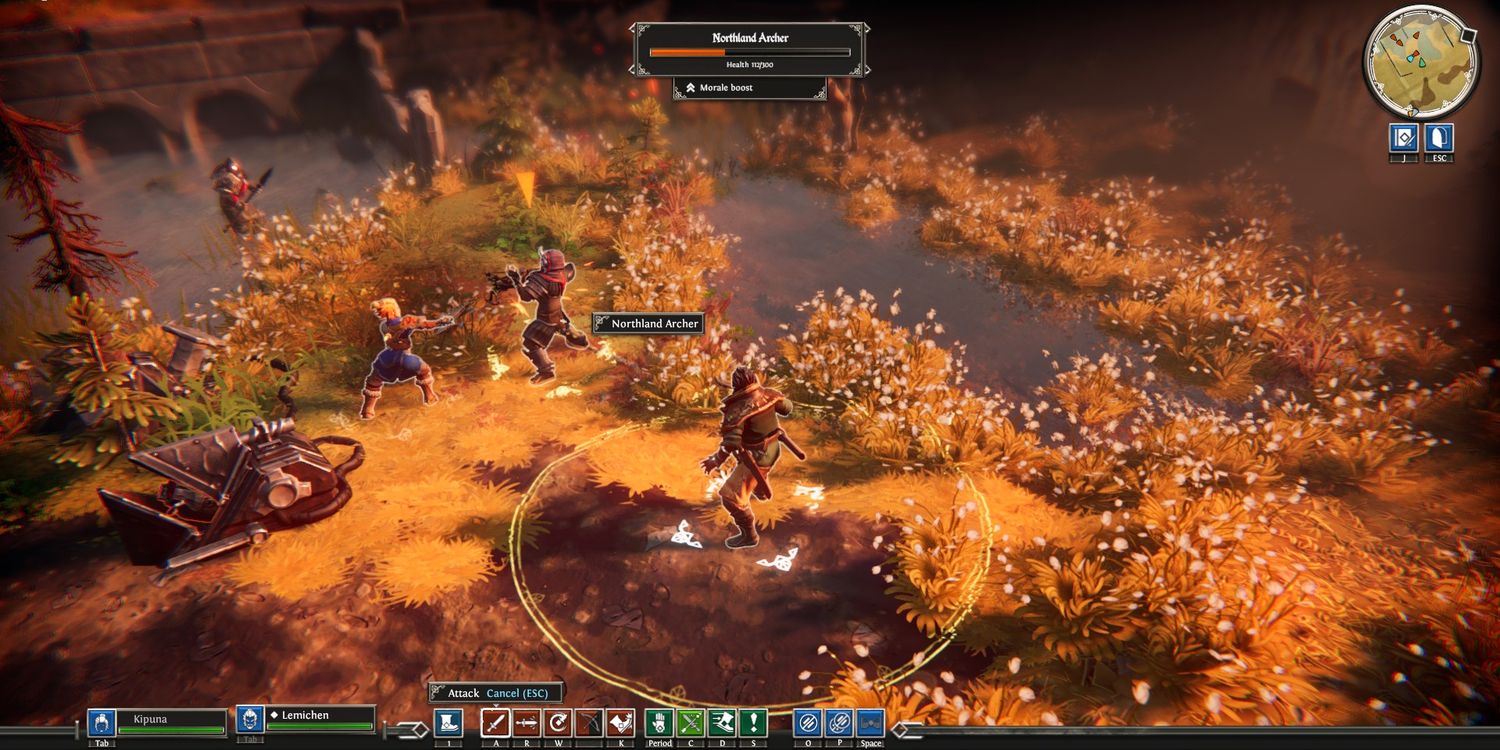This screenshot has width=1500, height=750.
Task: Click the circular minimap
Action: pyautogui.click(x=1420, y=62)
